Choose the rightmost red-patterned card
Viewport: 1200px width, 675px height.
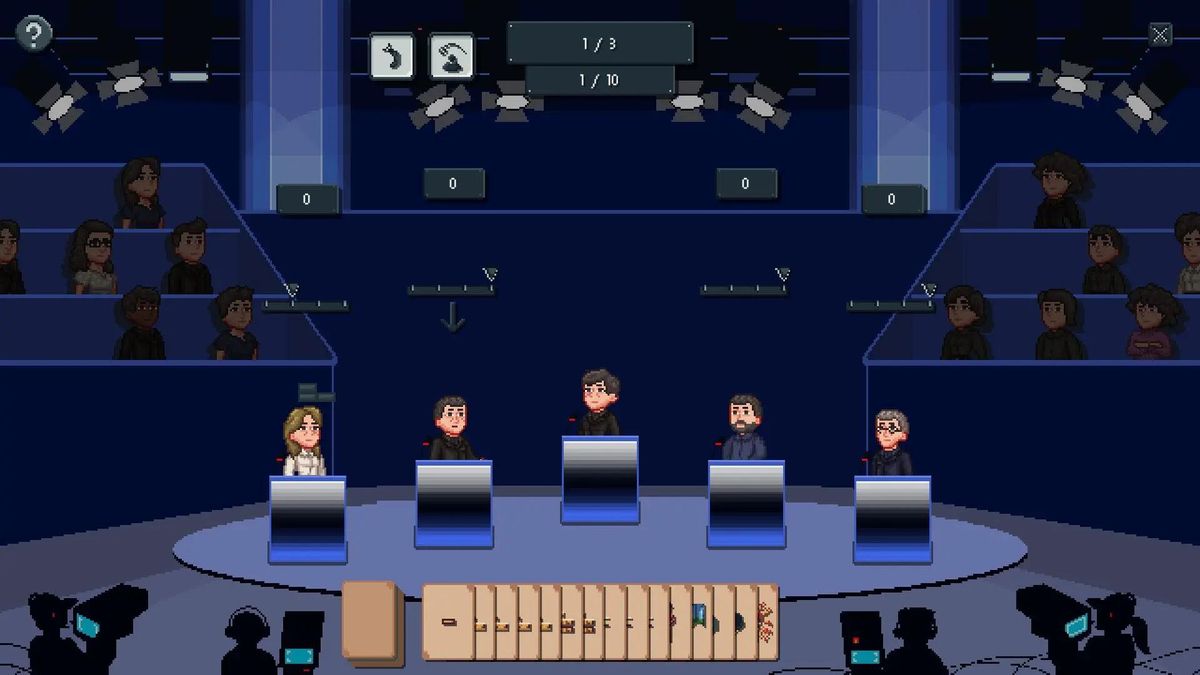tap(767, 620)
